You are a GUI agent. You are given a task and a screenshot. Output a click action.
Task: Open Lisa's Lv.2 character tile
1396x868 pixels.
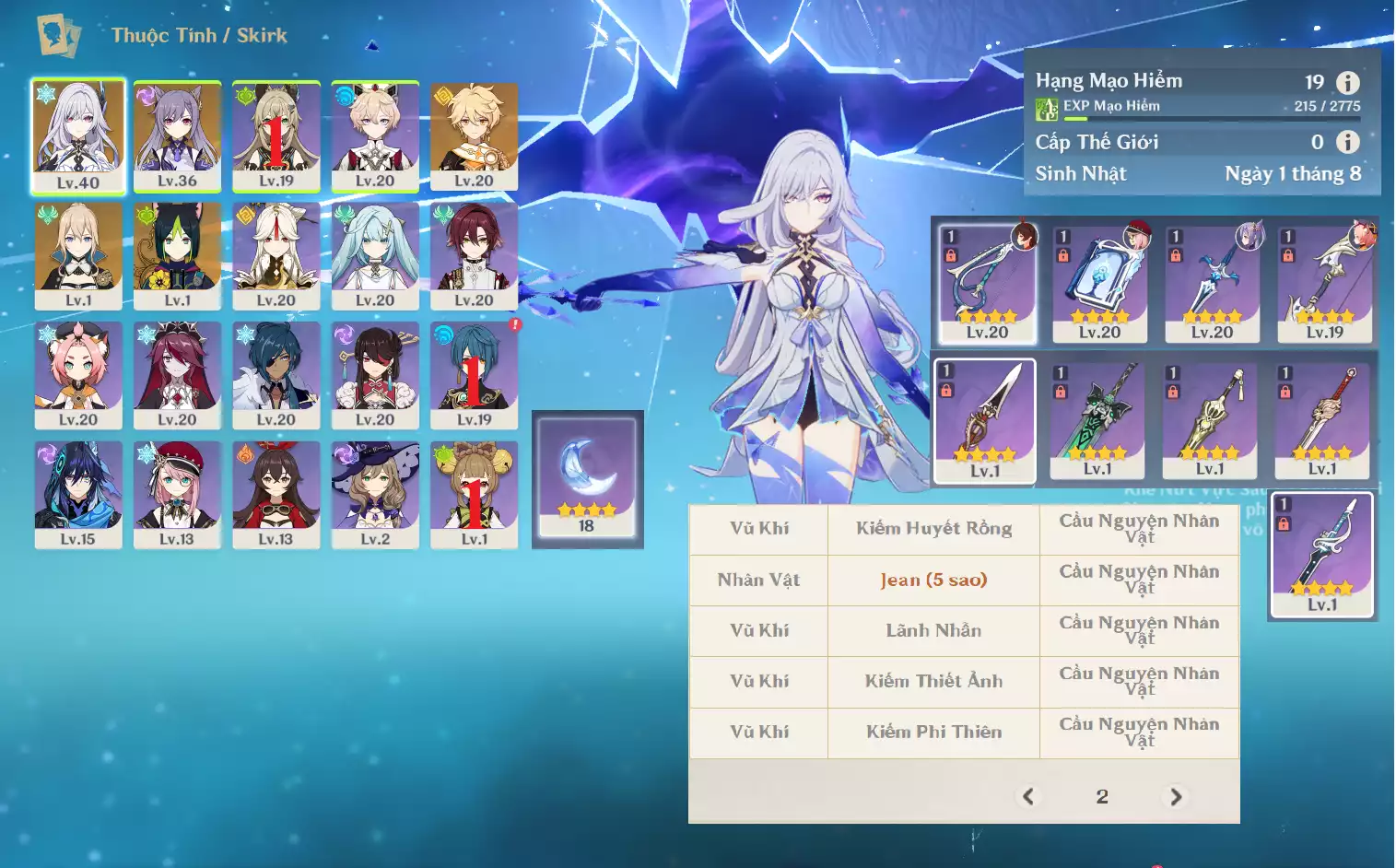click(375, 494)
